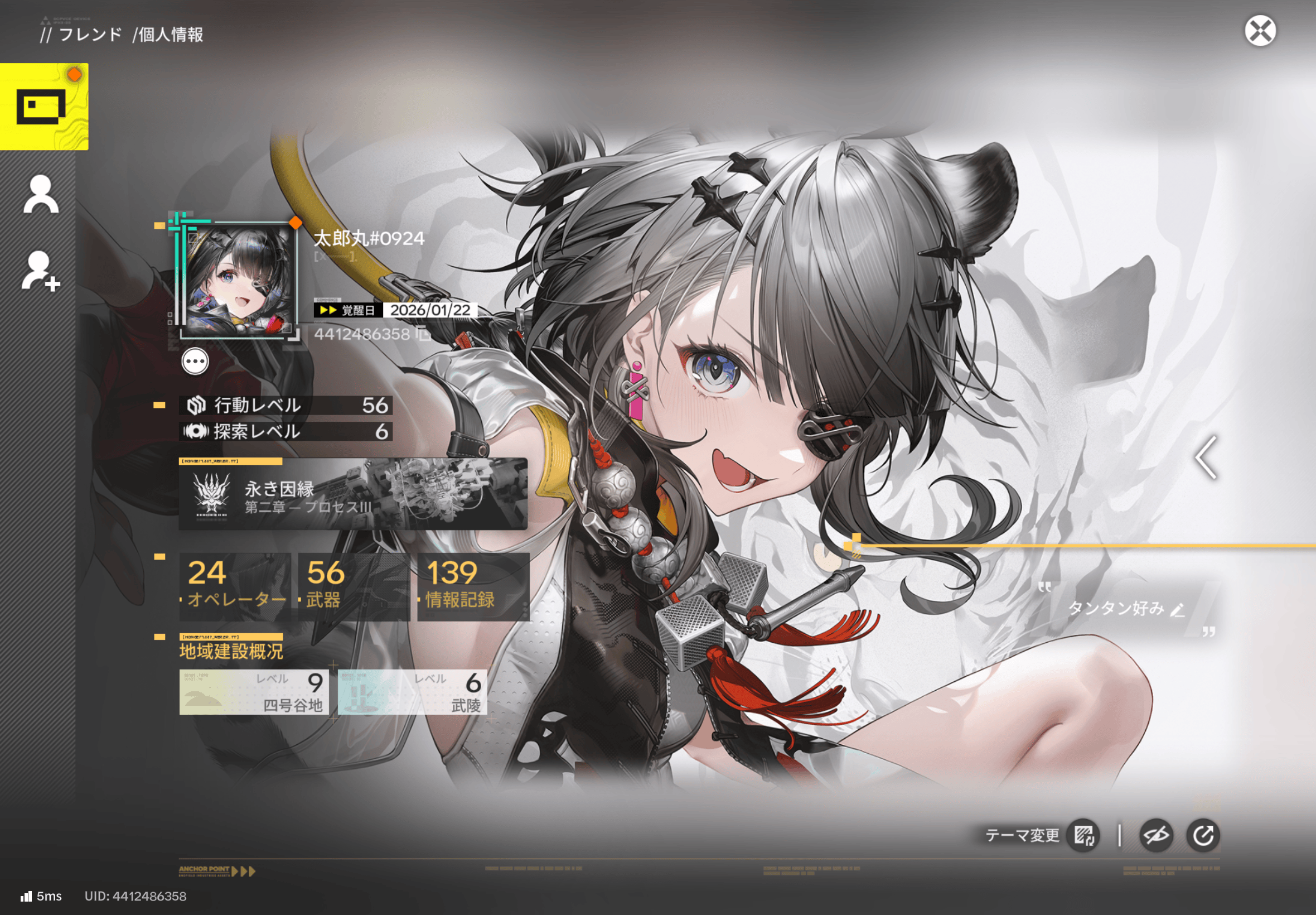Open the friends list tab
1316x915 pixels.
click(41, 194)
